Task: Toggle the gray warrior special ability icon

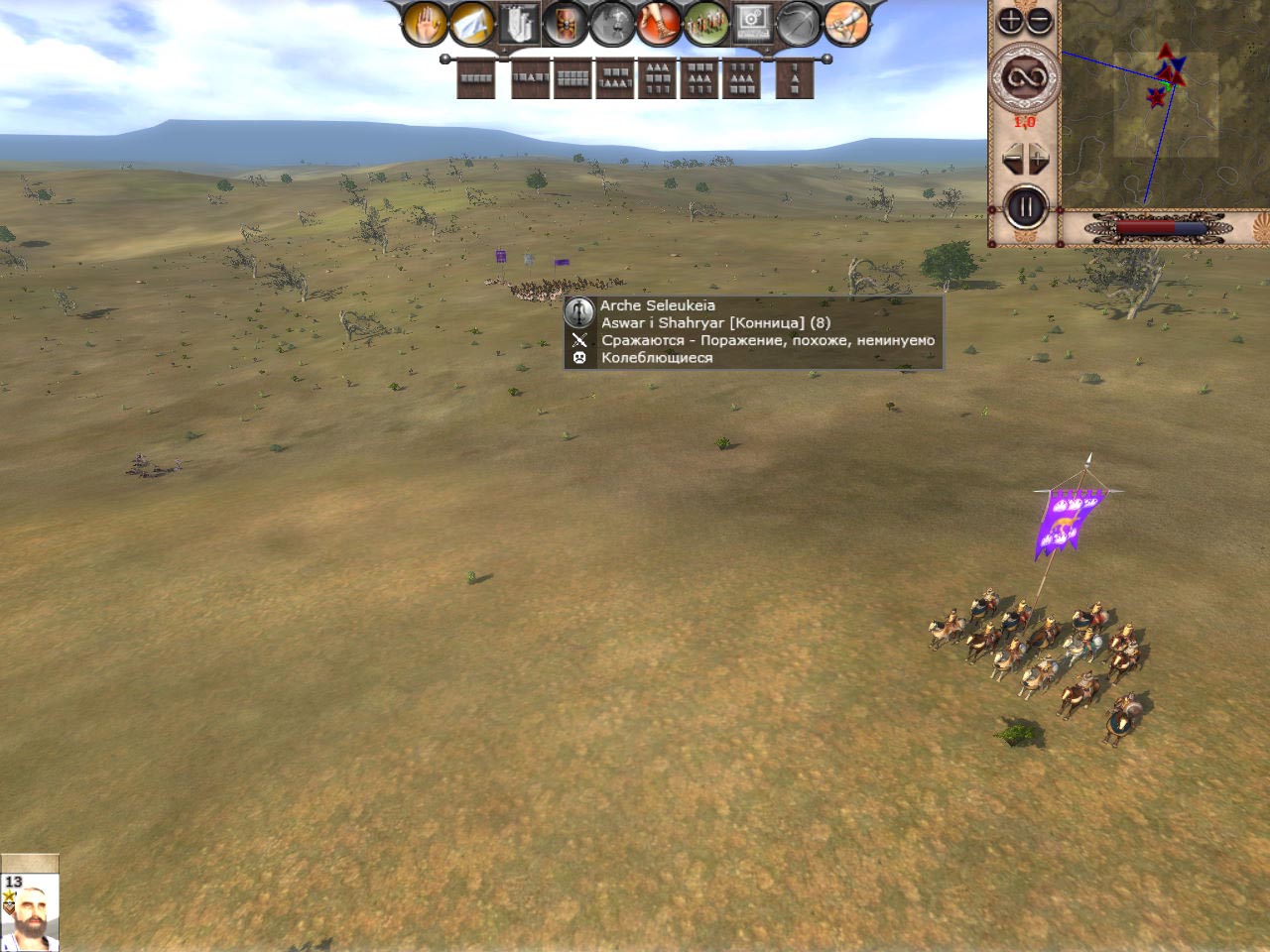Action: (613, 25)
